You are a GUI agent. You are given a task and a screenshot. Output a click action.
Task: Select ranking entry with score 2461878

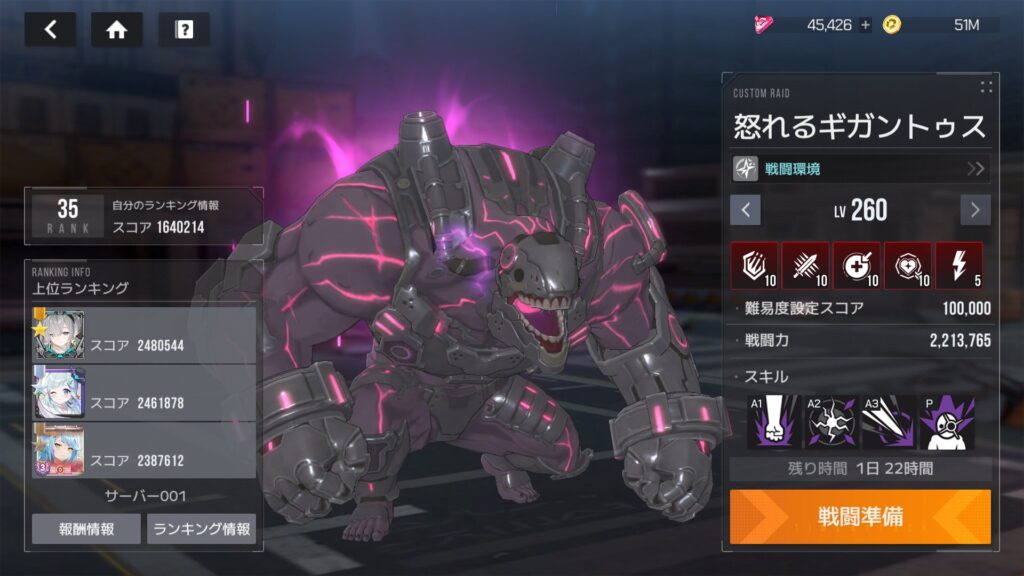click(144, 392)
